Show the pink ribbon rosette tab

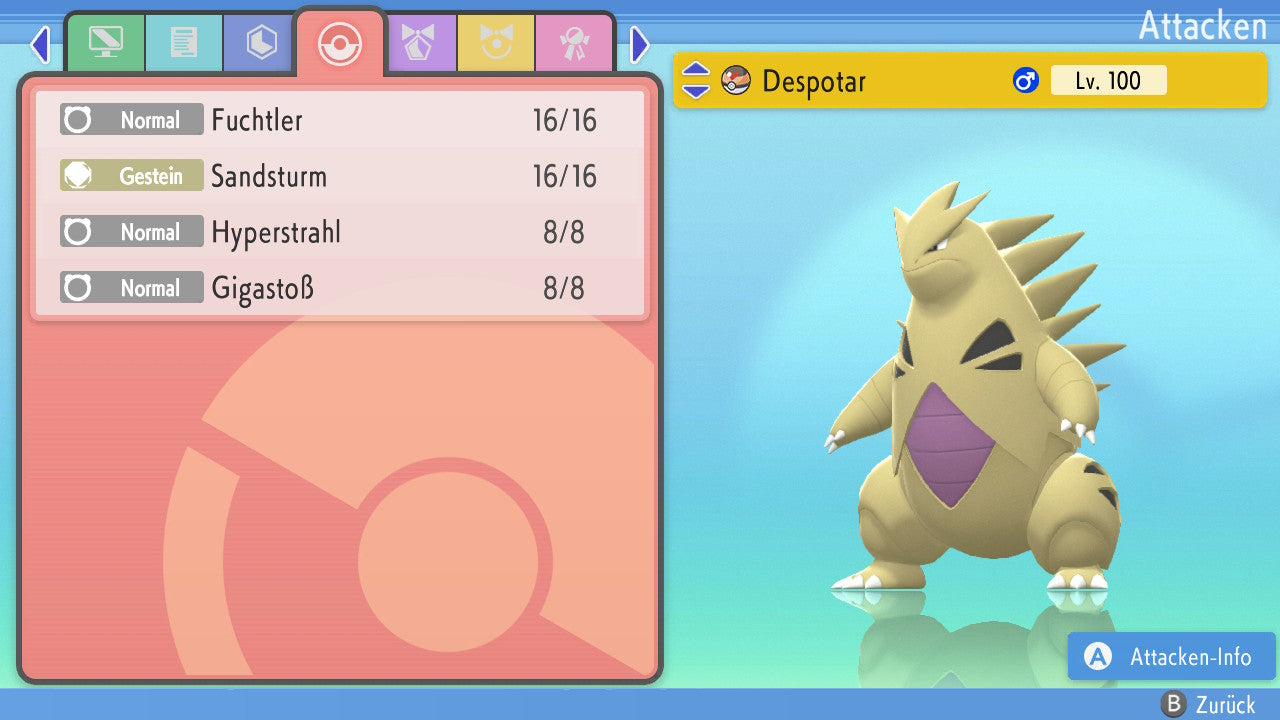coord(574,43)
